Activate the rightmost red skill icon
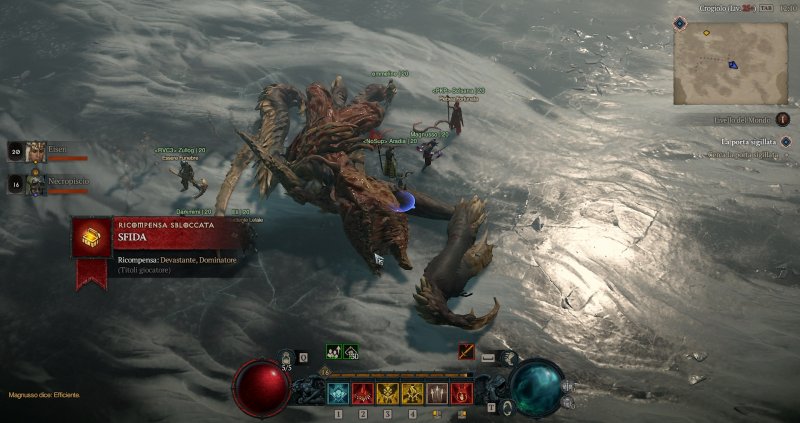The image size is (800, 423). 460,393
